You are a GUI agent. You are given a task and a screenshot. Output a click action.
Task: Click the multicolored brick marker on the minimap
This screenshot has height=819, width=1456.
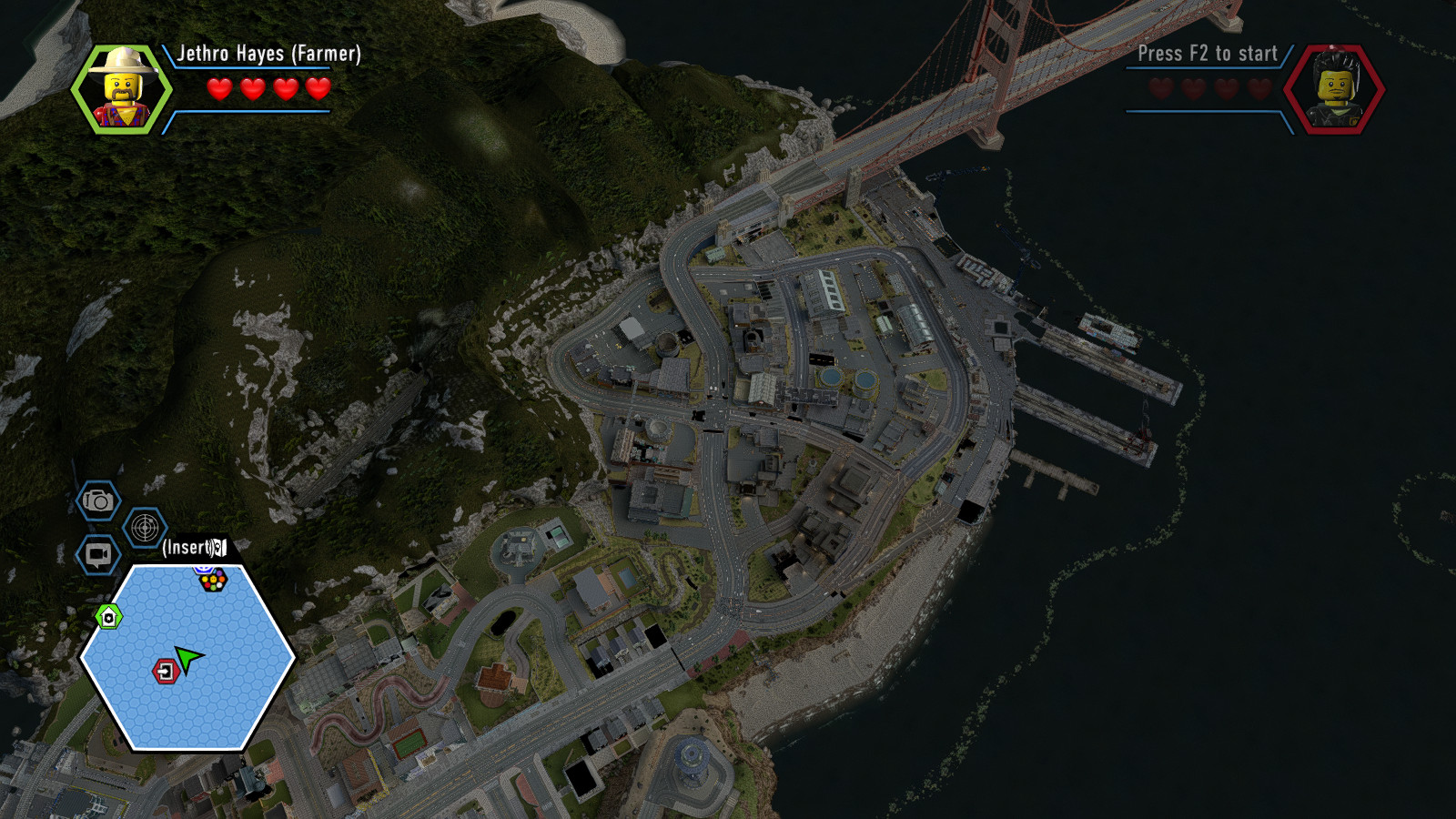click(x=213, y=580)
